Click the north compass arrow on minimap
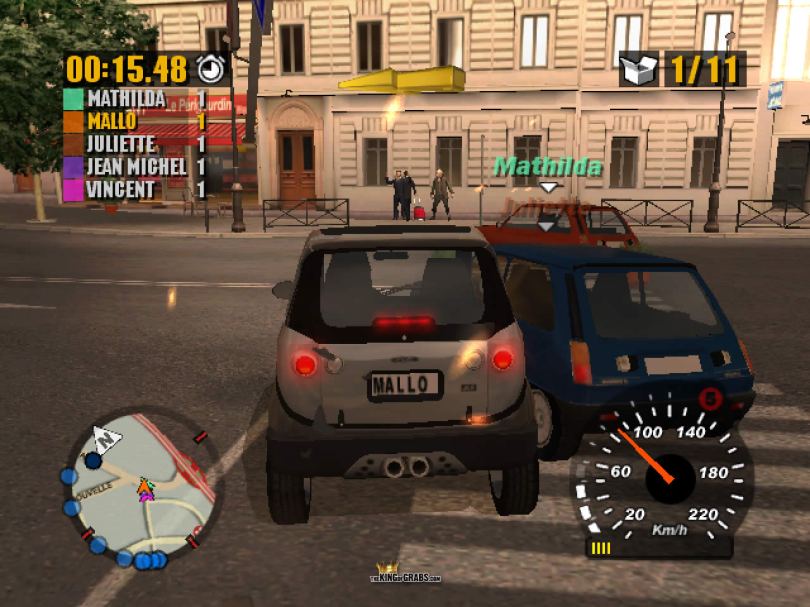This screenshot has width=810, height=607. click(x=106, y=438)
